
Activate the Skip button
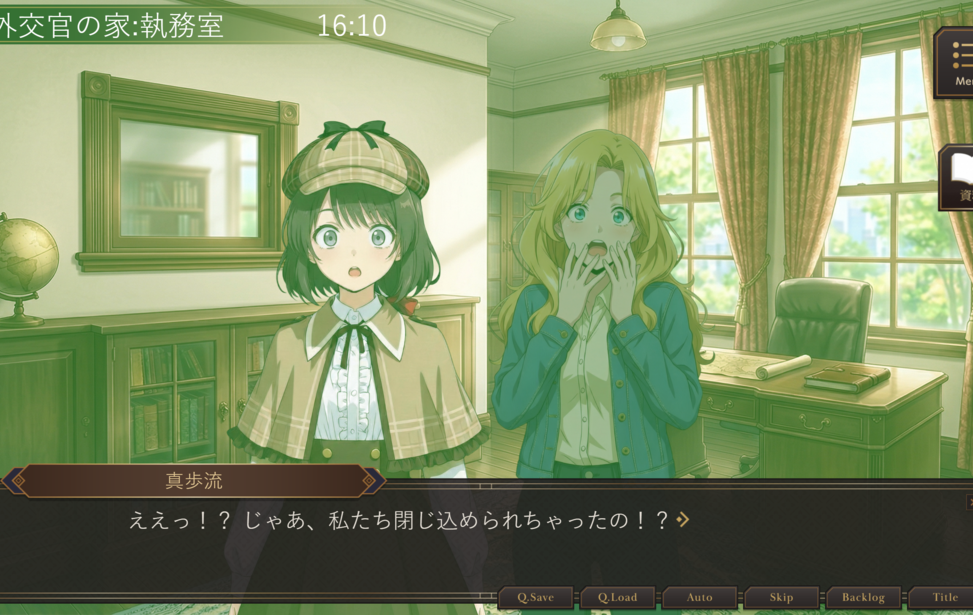point(781,597)
